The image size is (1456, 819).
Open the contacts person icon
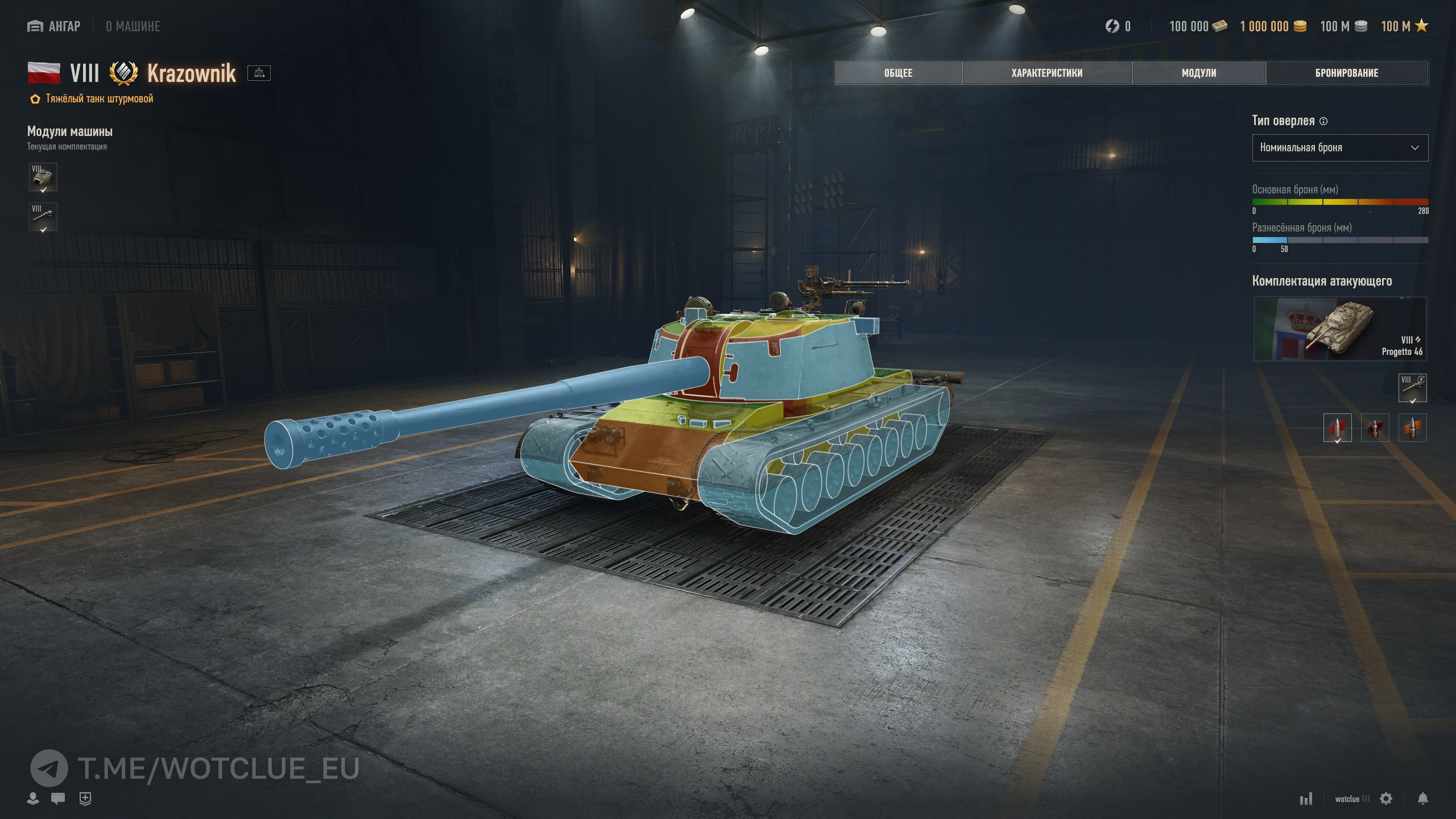pyautogui.click(x=33, y=799)
